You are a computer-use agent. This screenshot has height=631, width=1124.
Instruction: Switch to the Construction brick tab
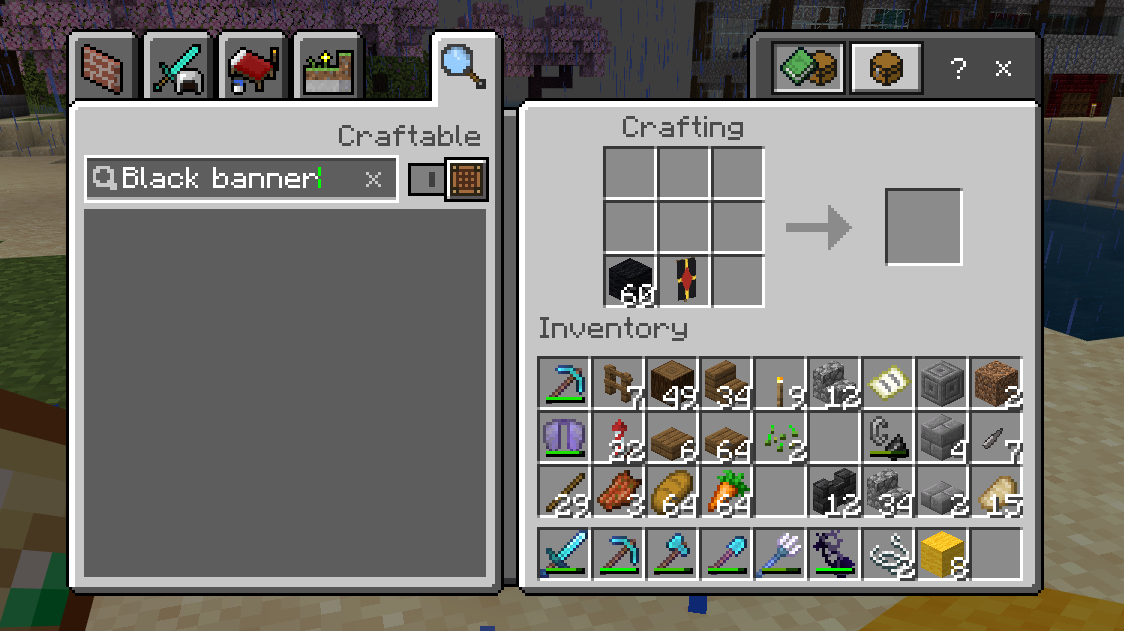click(105, 69)
